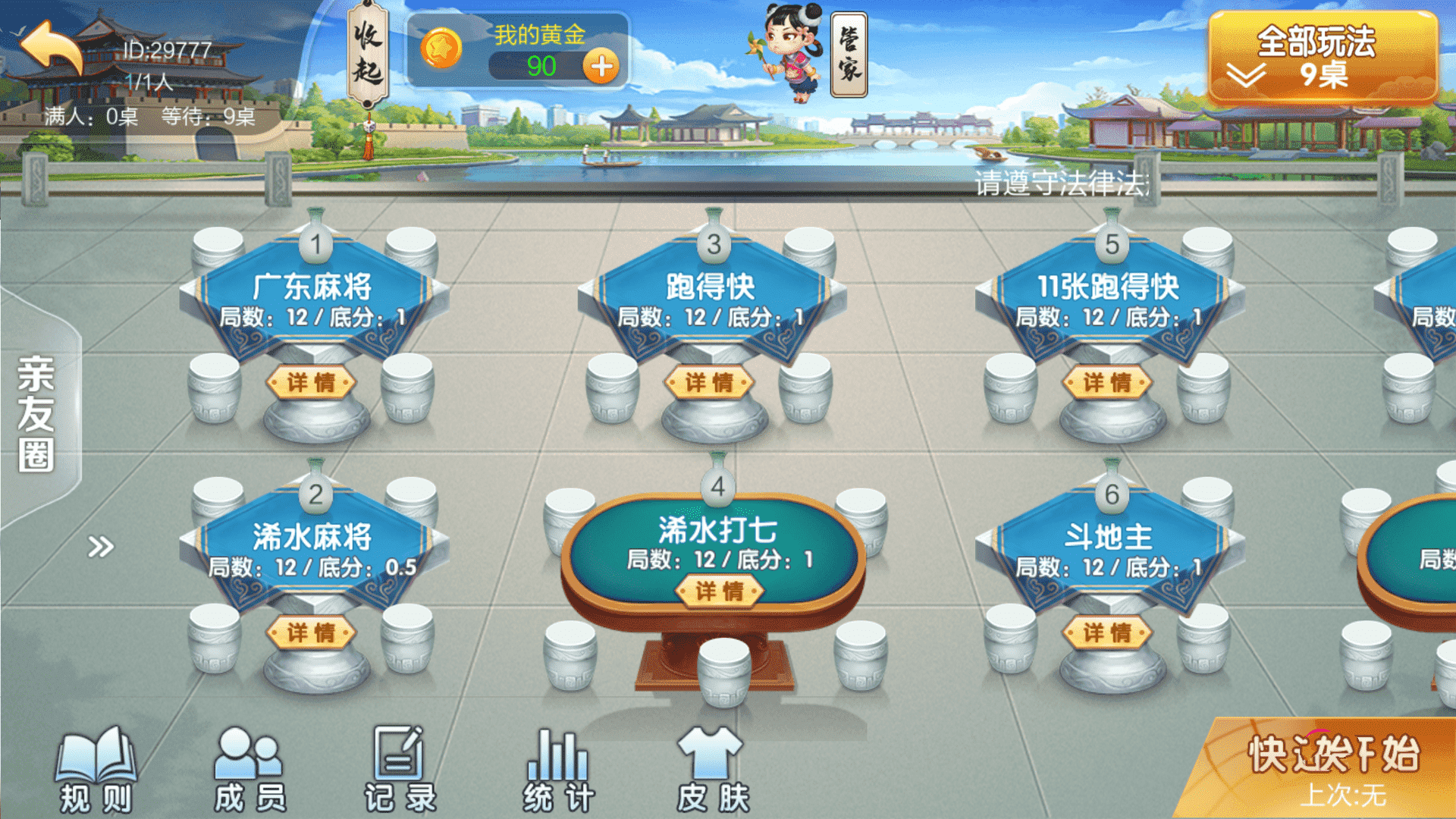Show details for table 6 斗地主

(x=1107, y=632)
